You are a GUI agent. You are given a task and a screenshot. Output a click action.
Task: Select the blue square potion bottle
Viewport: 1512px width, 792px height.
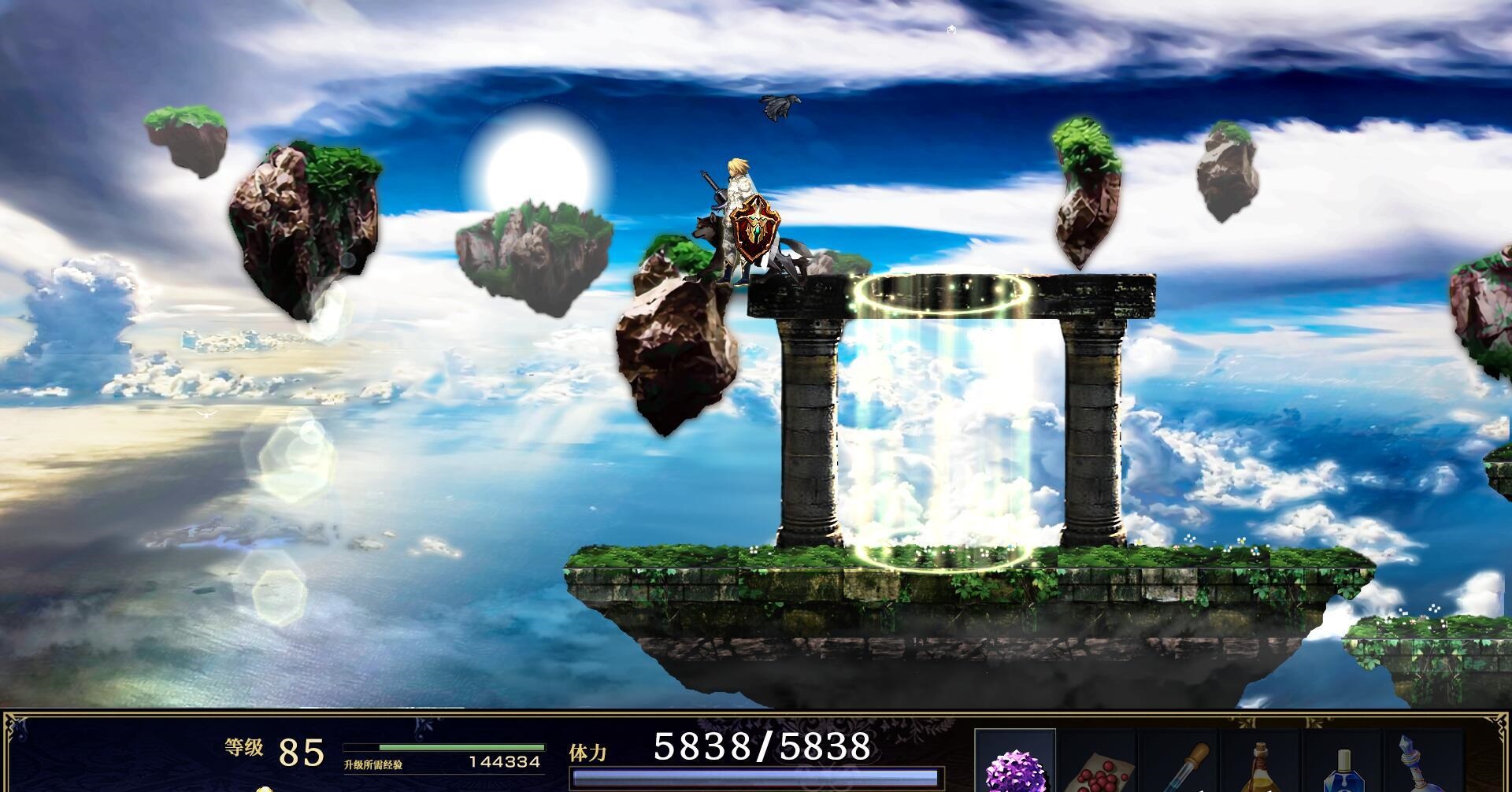click(1343, 768)
